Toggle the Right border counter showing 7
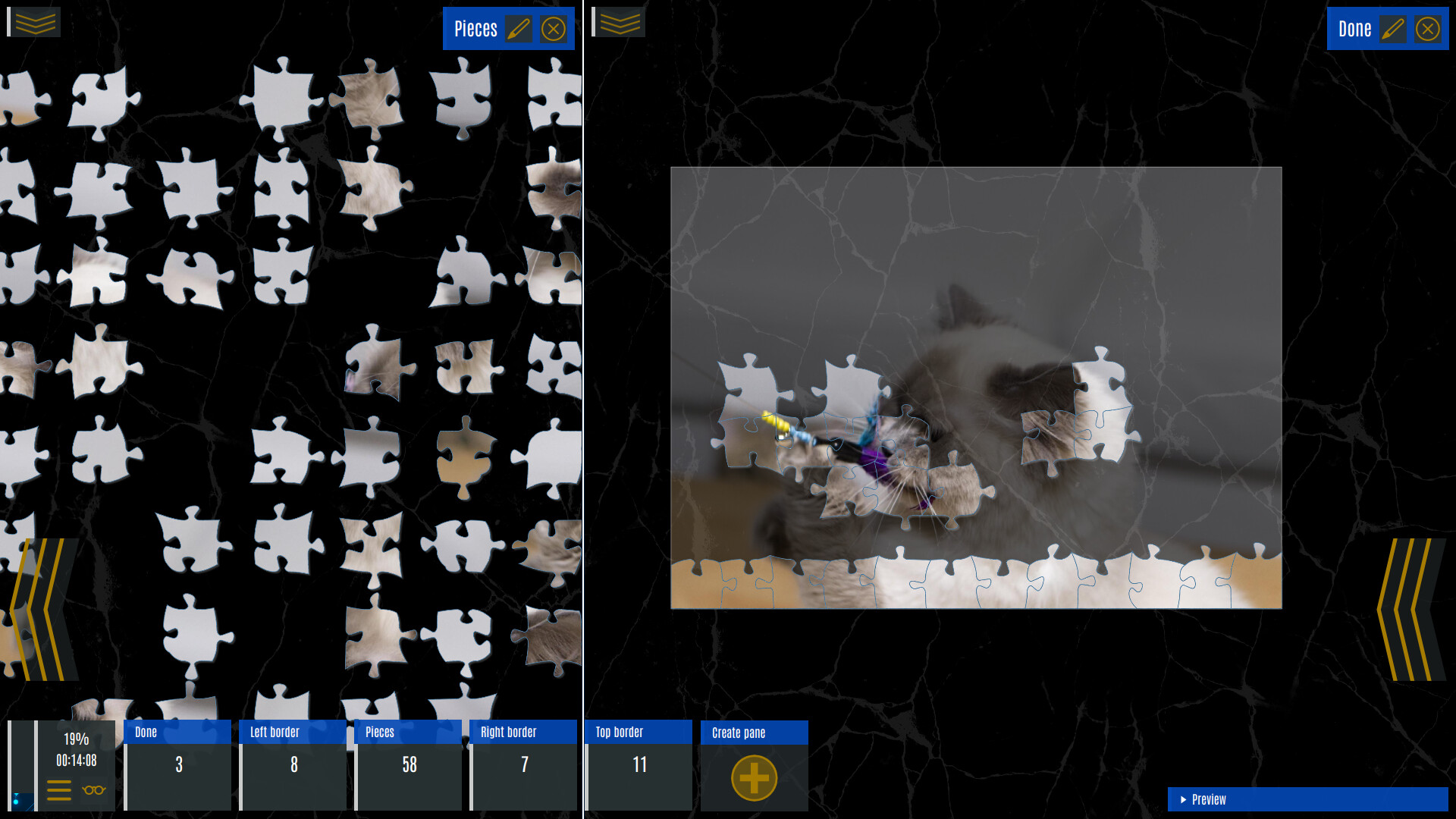The image size is (1456, 819). (x=523, y=766)
